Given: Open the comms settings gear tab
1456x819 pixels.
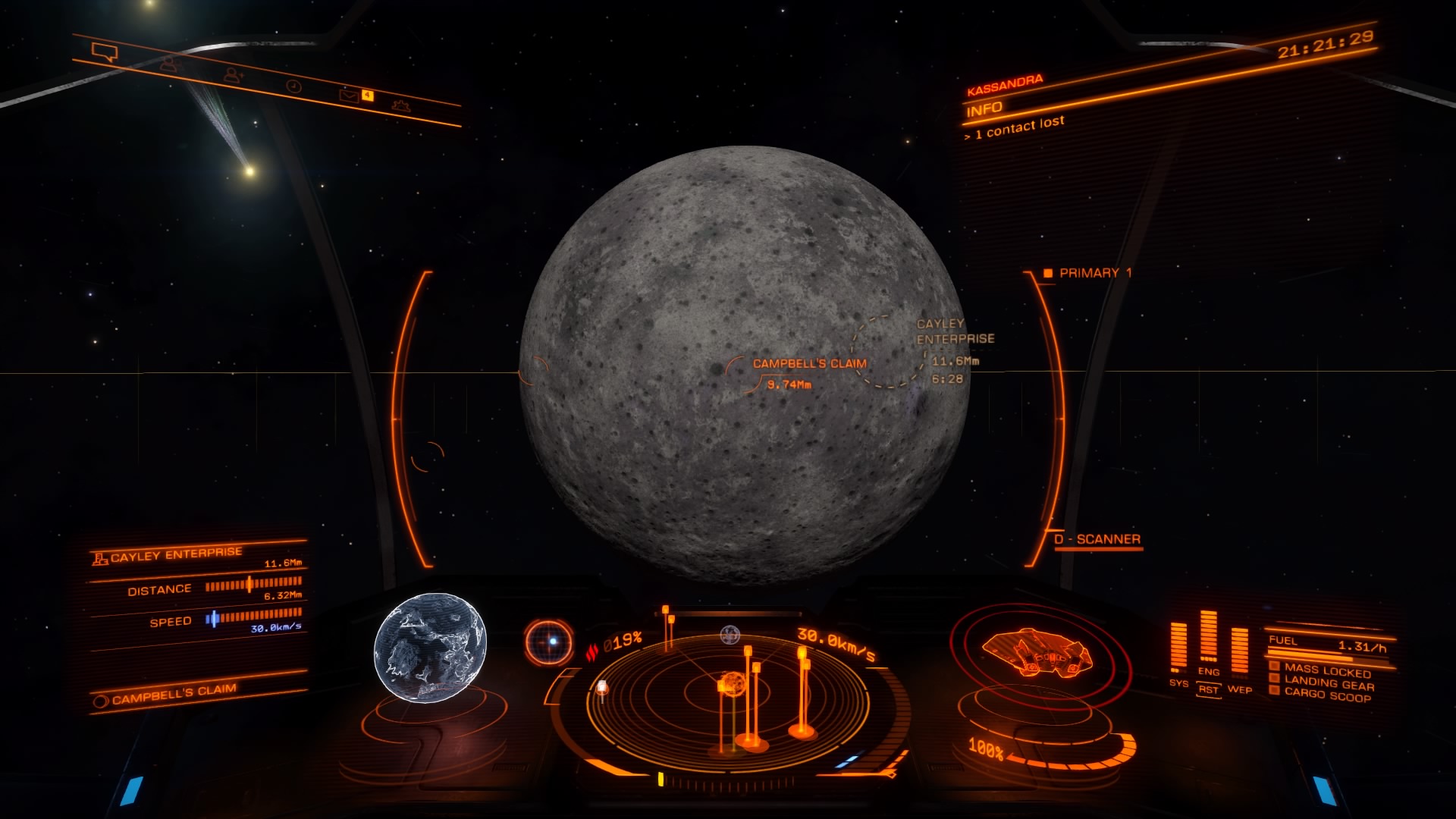Looking at the screenshot, I should pyautogui.click(x=402, y=106).
